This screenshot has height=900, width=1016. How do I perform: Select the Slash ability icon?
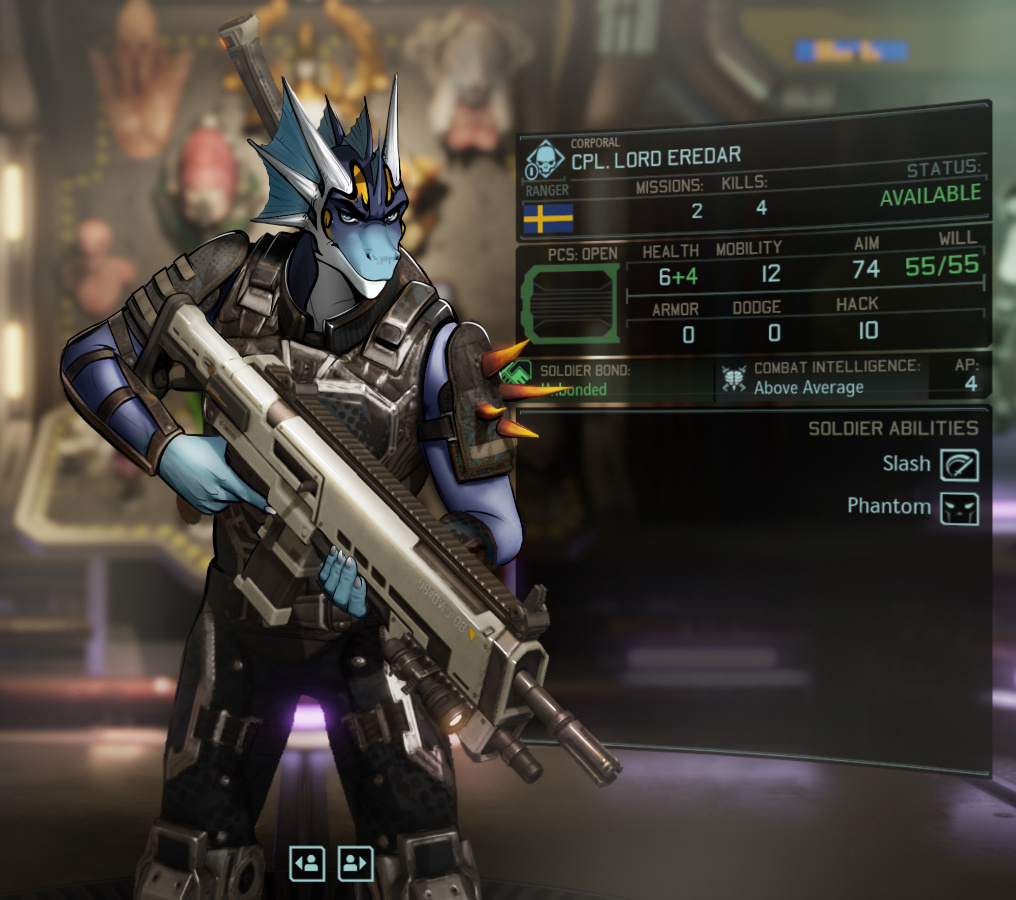click(959, 464)
